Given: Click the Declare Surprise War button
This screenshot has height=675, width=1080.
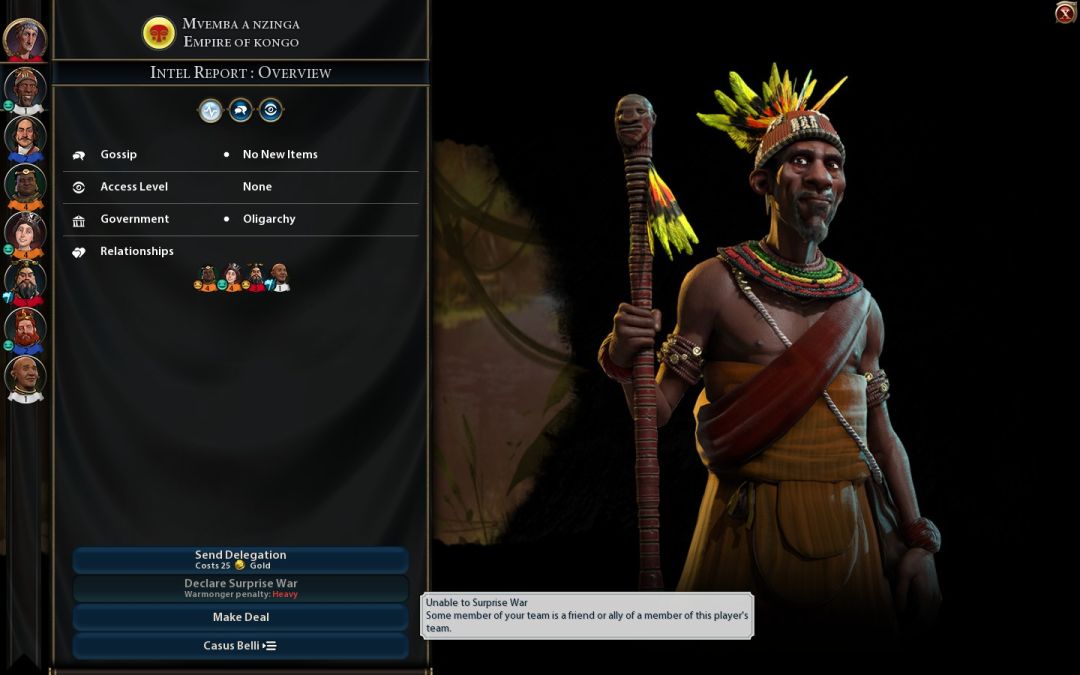Looking at the screenshot, I should point(240,588).
